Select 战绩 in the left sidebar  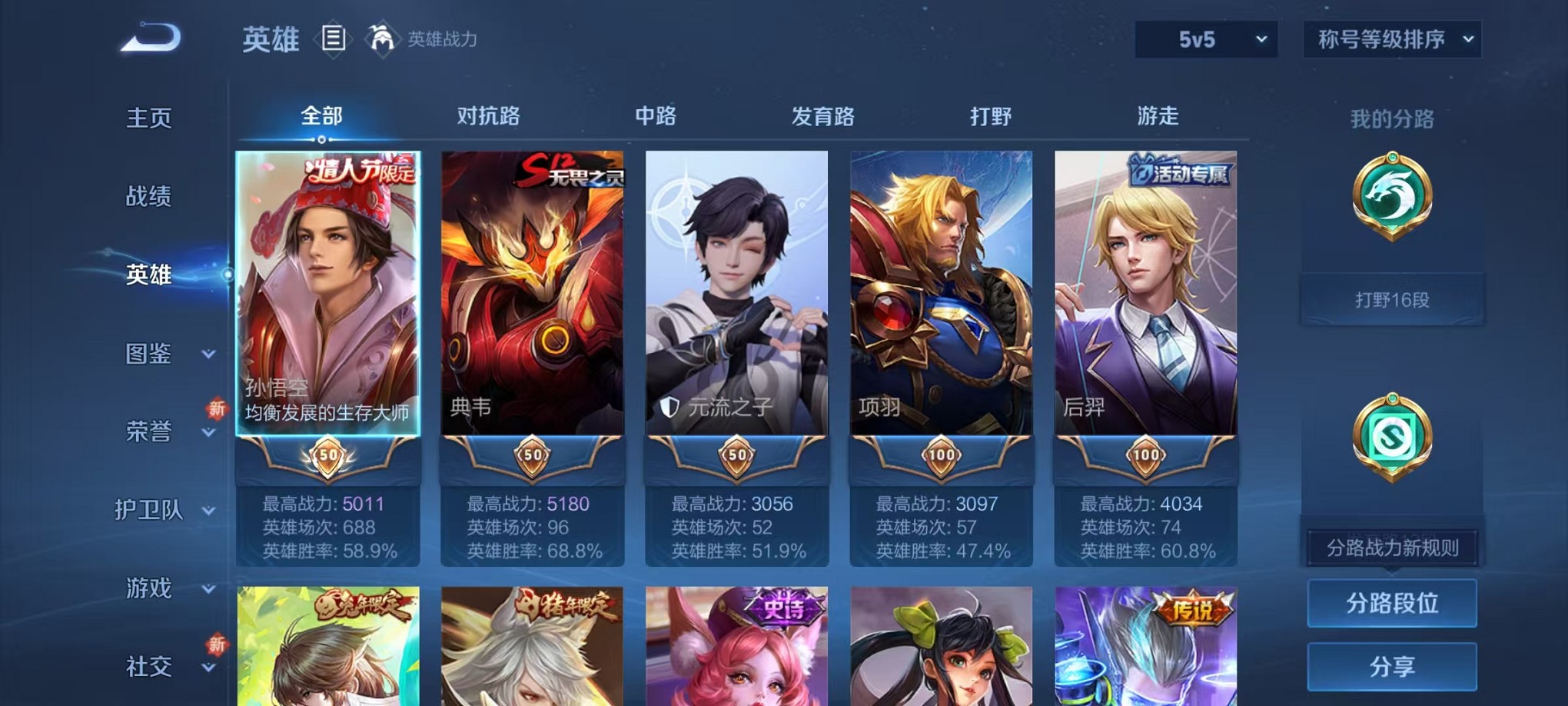tap(147, 197)
